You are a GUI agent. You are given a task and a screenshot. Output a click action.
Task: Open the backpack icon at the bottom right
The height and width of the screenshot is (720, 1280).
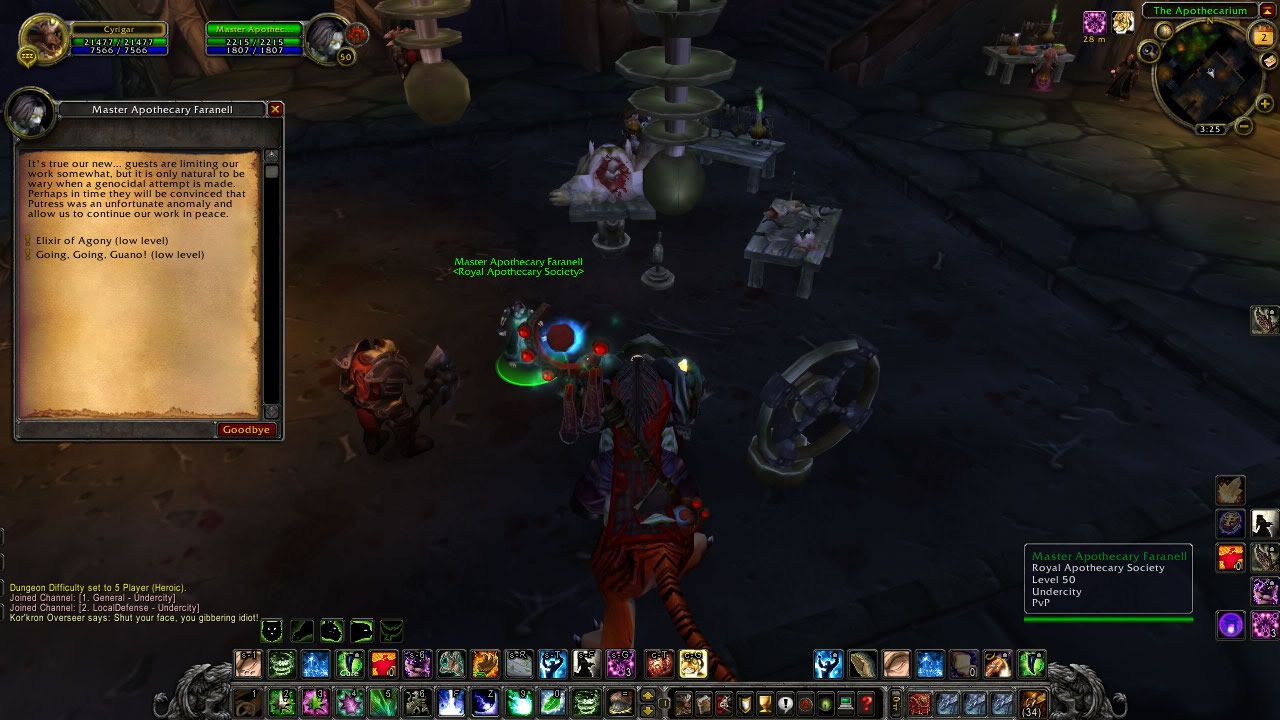(1031, 704)
